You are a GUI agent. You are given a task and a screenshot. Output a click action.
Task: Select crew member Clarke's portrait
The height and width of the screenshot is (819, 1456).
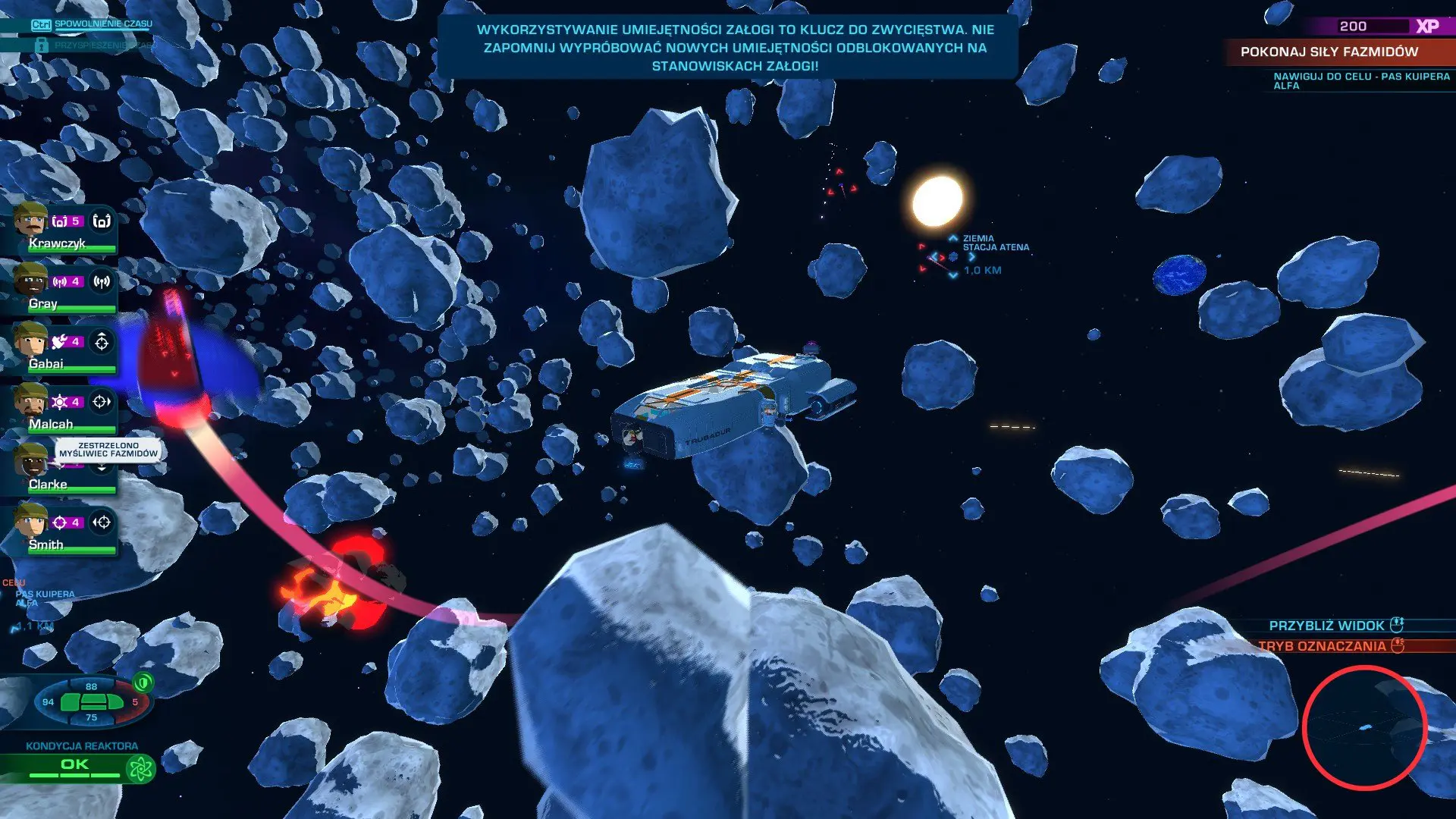click(x=30, y=461)
